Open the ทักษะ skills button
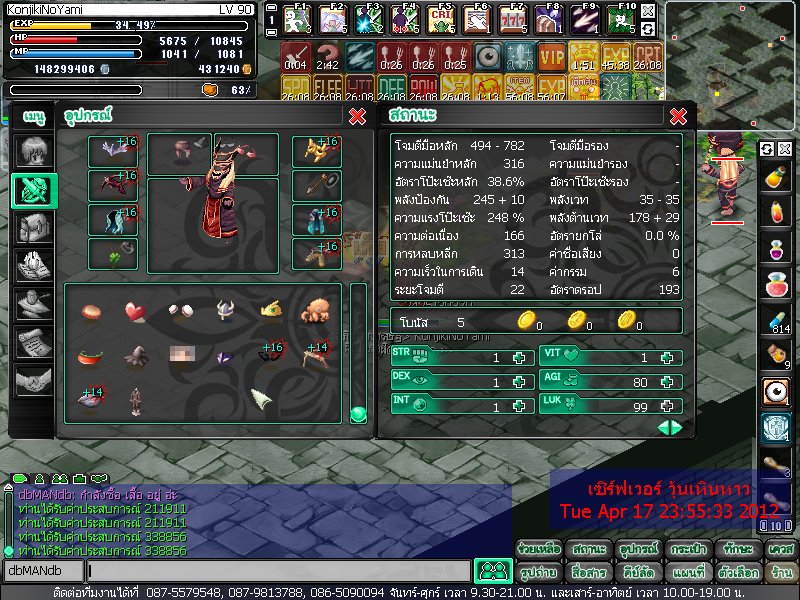Viewport: 800px width, 600px height. tap(737, 550)
